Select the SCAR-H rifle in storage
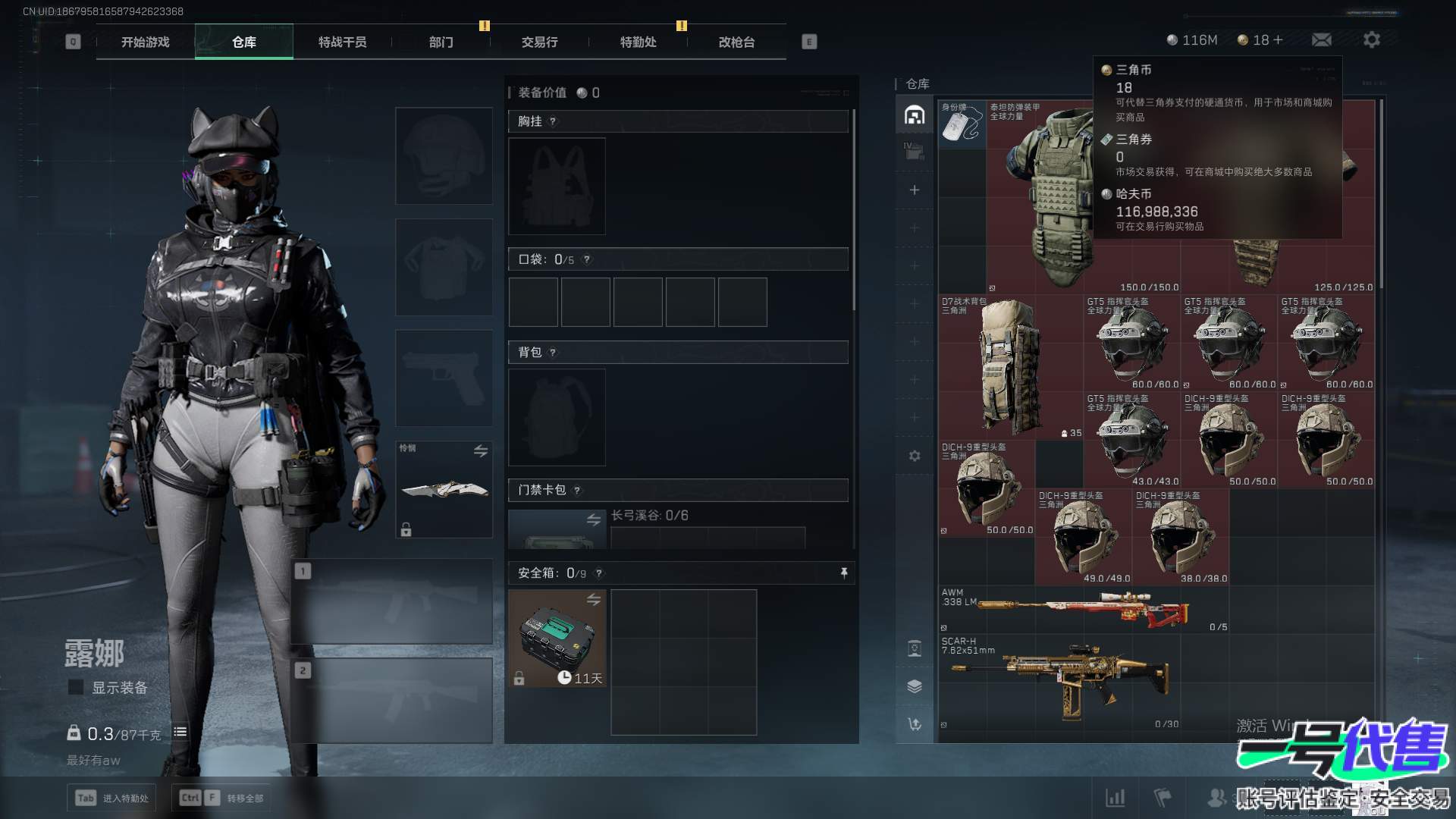The width and height of the screenshot is (1456, 819). [x=1062, y=682]
